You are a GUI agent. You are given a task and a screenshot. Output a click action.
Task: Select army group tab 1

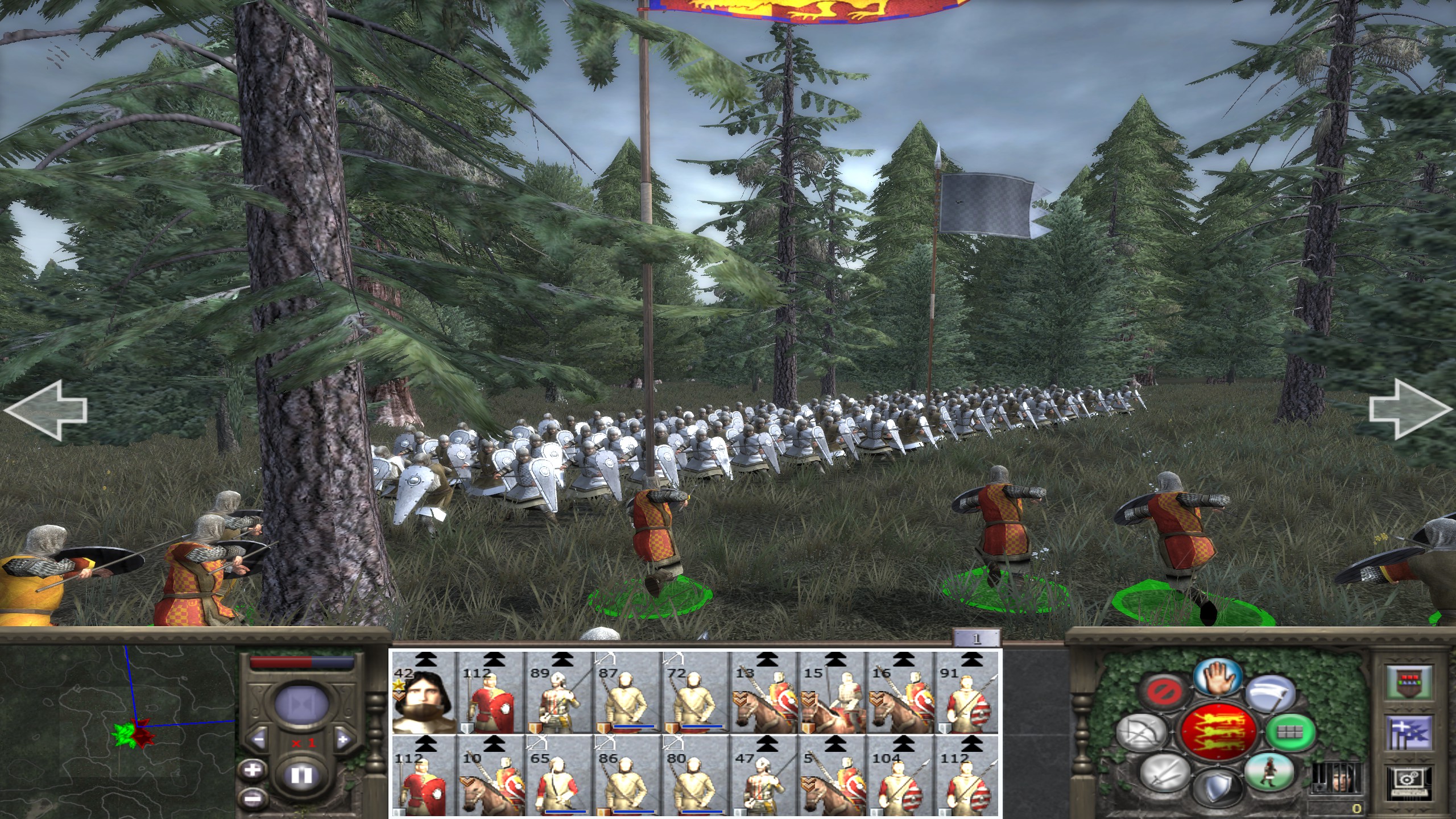click(976, 638)
